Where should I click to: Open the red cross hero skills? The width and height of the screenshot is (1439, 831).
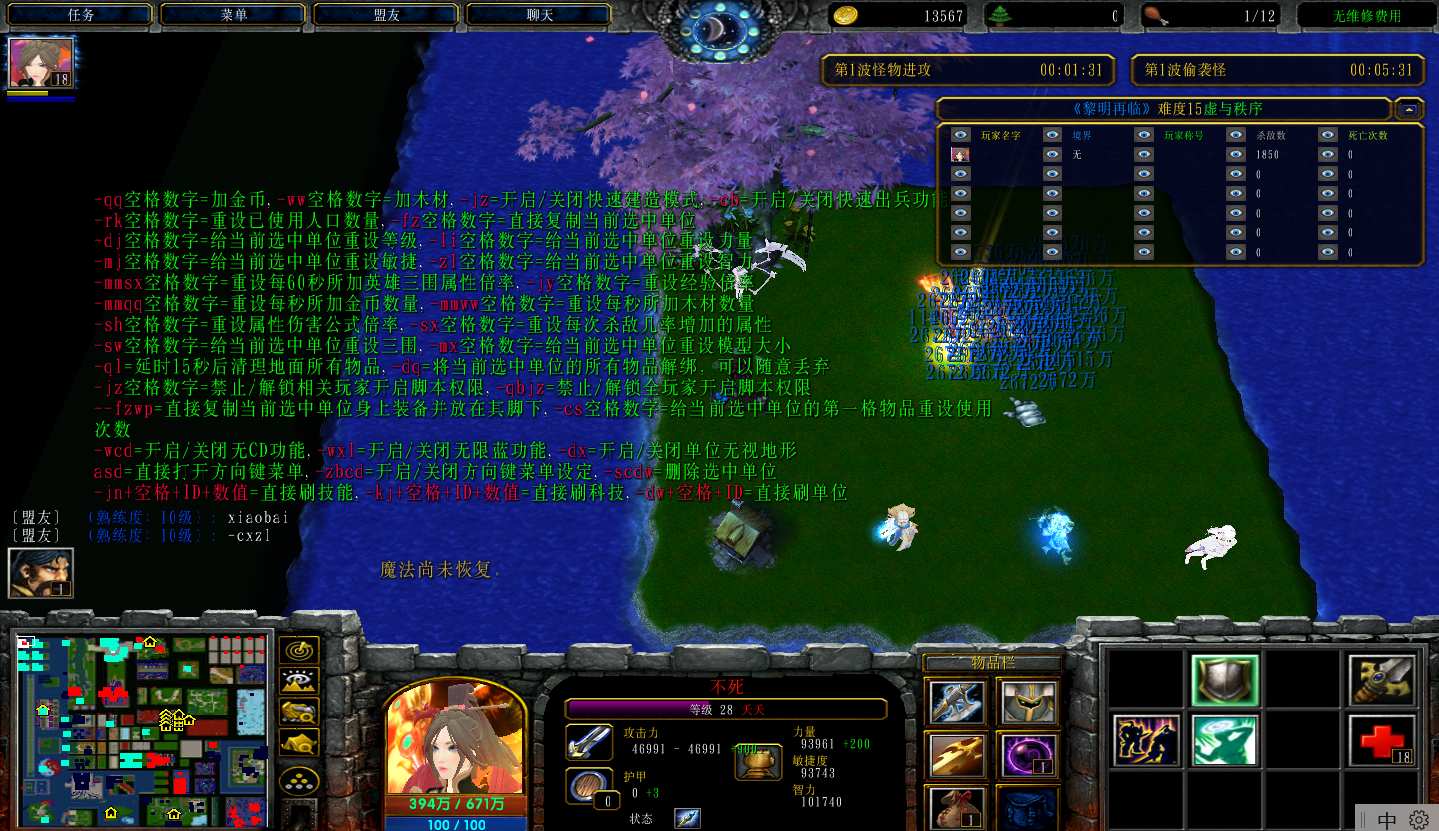(1381, 741)
